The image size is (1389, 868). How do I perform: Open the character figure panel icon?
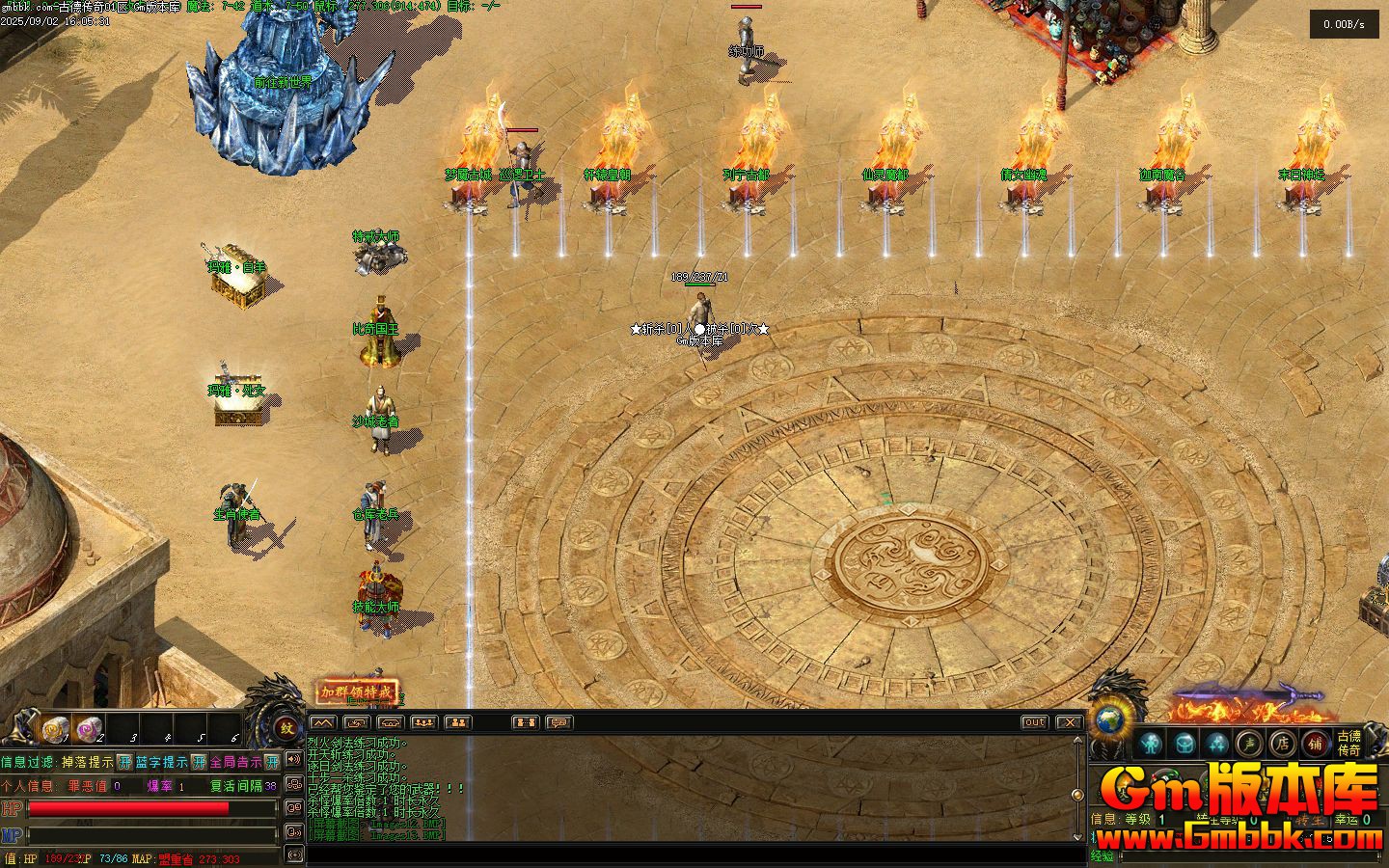point(1149,743)
